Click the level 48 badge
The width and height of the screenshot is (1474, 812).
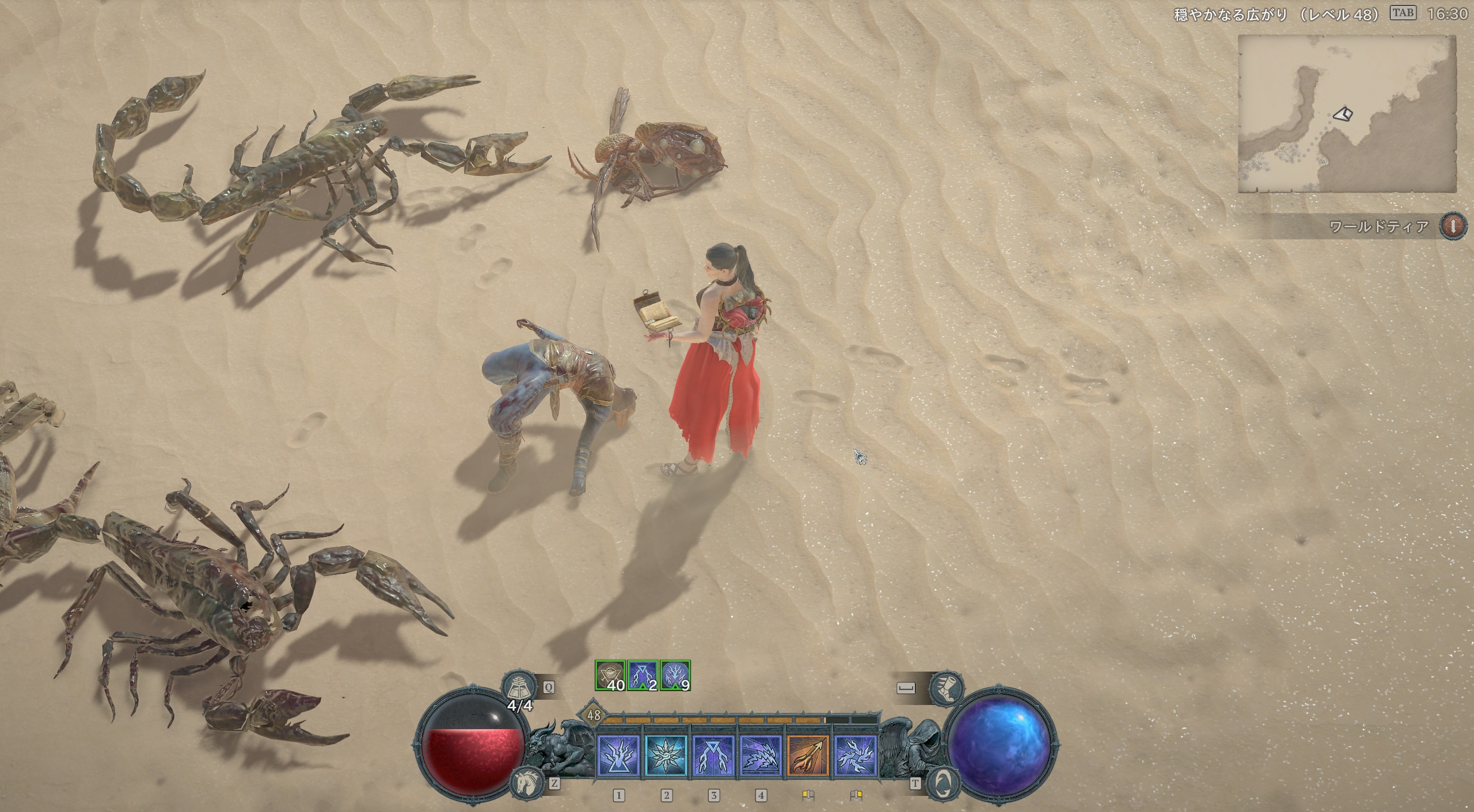[594, 715]
